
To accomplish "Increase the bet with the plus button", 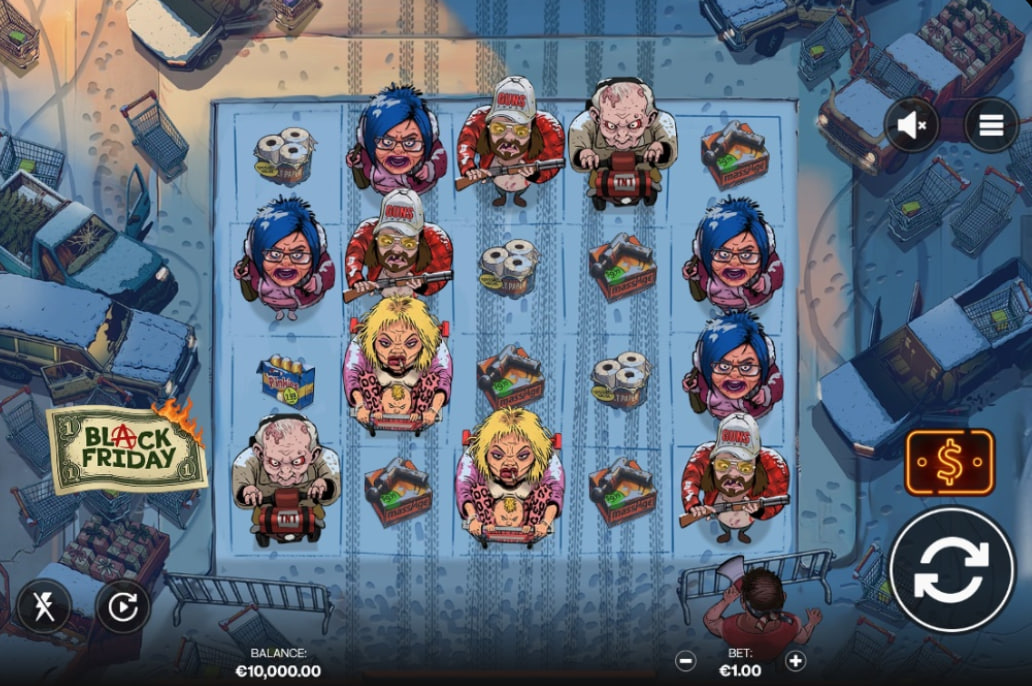I will [795, 660].
